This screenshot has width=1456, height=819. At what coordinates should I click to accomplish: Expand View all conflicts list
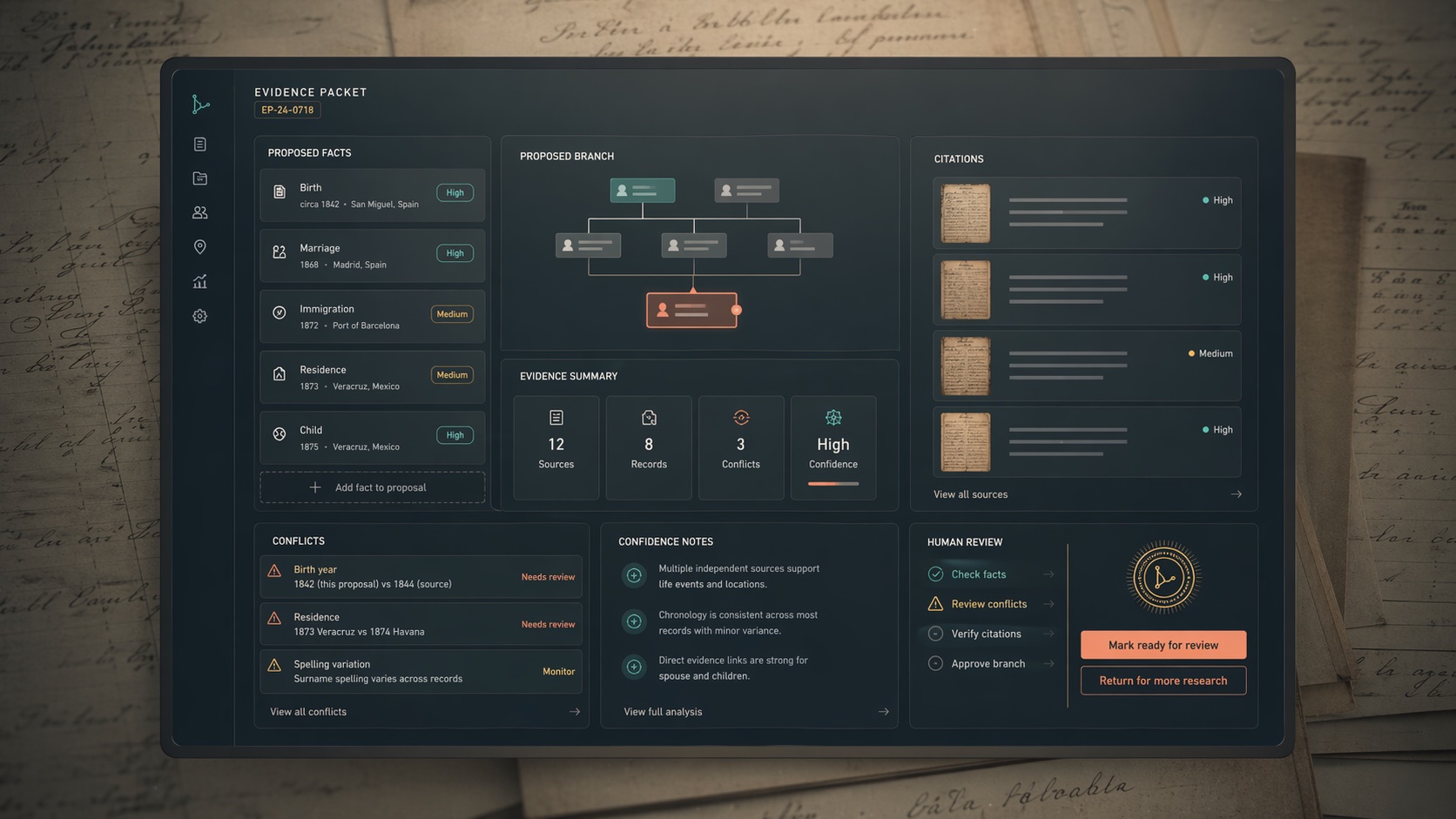tap(307, 711)
